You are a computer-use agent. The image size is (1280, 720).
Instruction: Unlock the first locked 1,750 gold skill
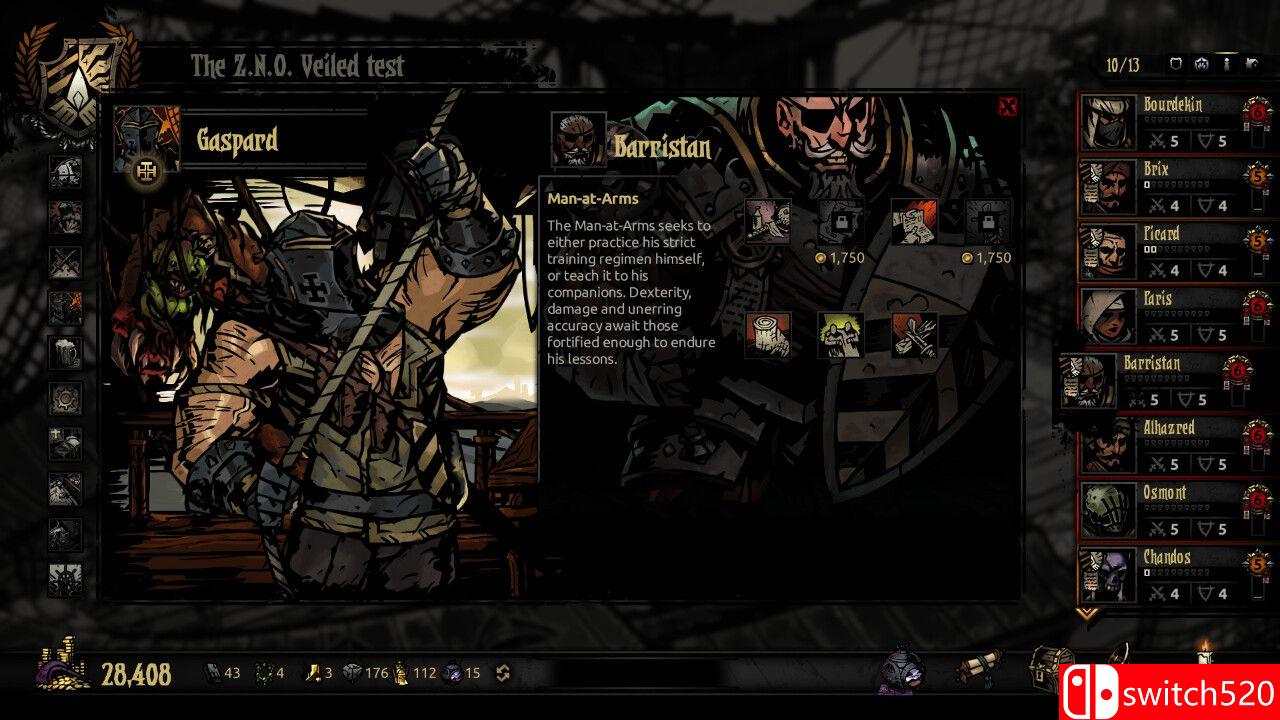tap(841, 222)
